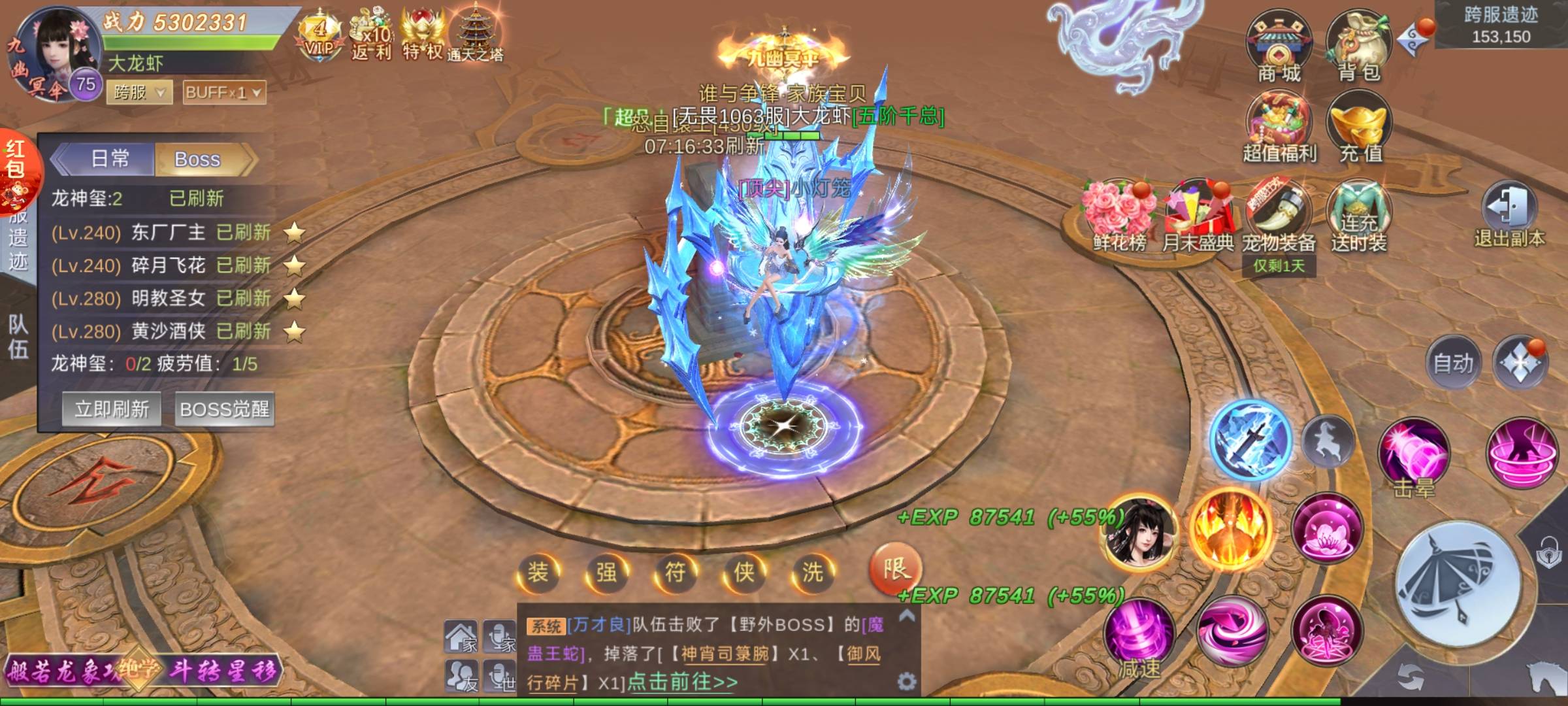Exit the dungeon via 退出副本
Viewport: 1568px width, 706px height.
[x=1509, y=214]
